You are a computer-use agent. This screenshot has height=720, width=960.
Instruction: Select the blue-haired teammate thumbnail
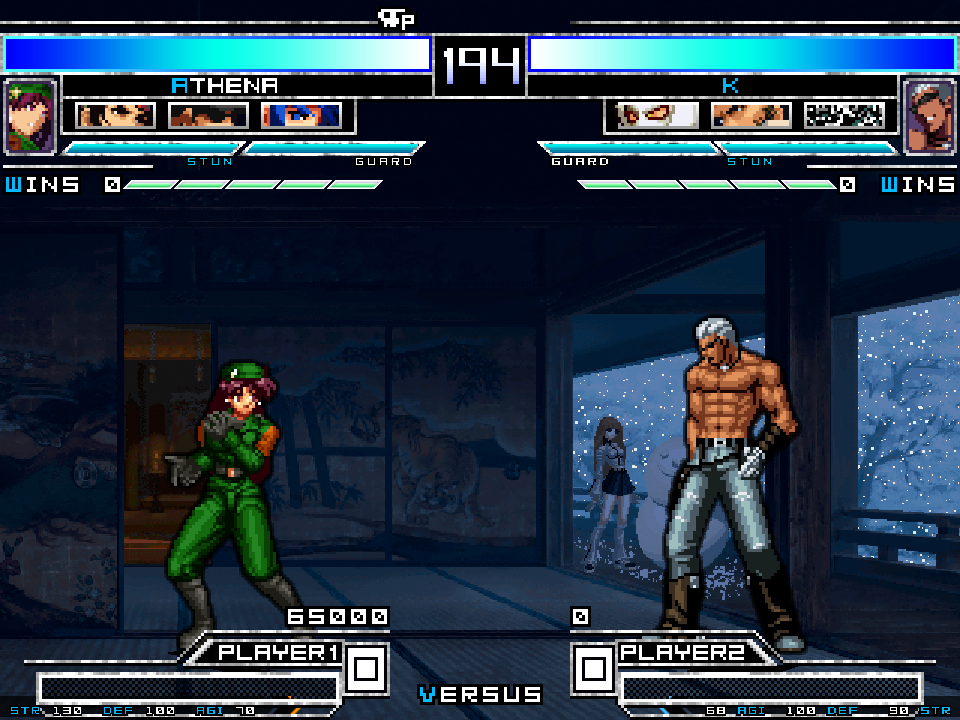(x=301, y=116)
